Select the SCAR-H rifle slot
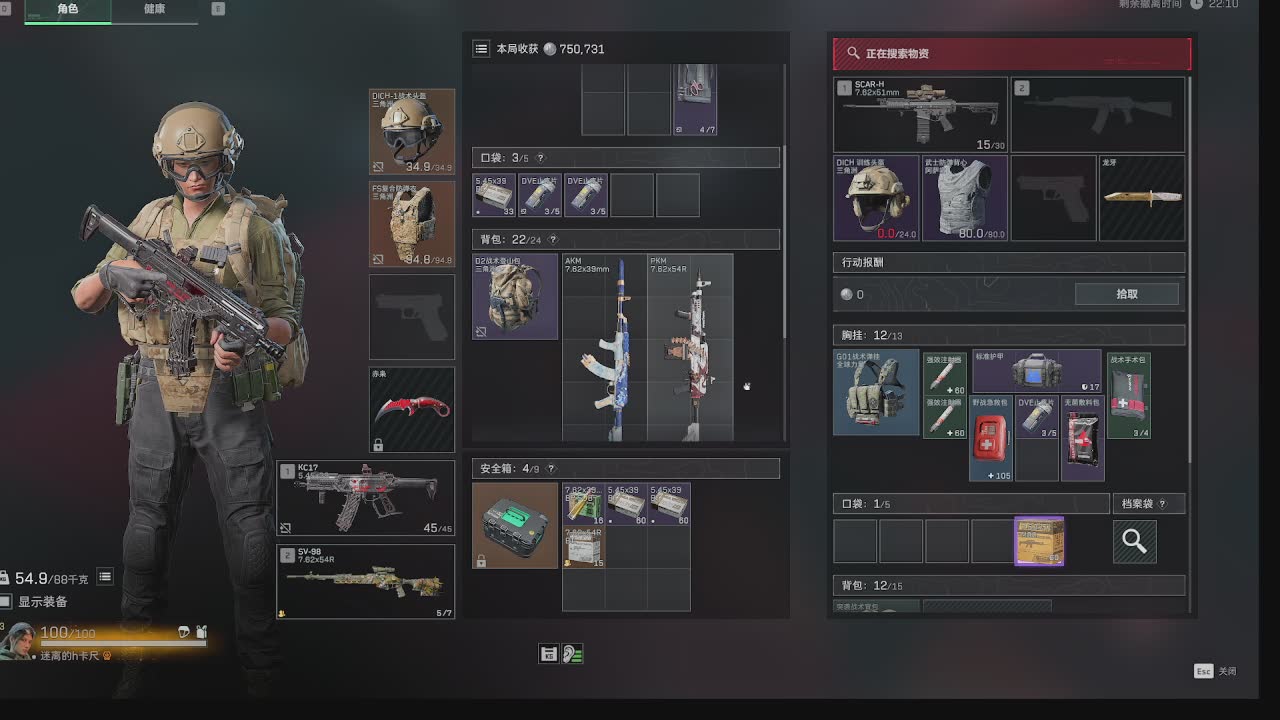The height and width of the screenshot is (720, 1280). coord(920,115)
